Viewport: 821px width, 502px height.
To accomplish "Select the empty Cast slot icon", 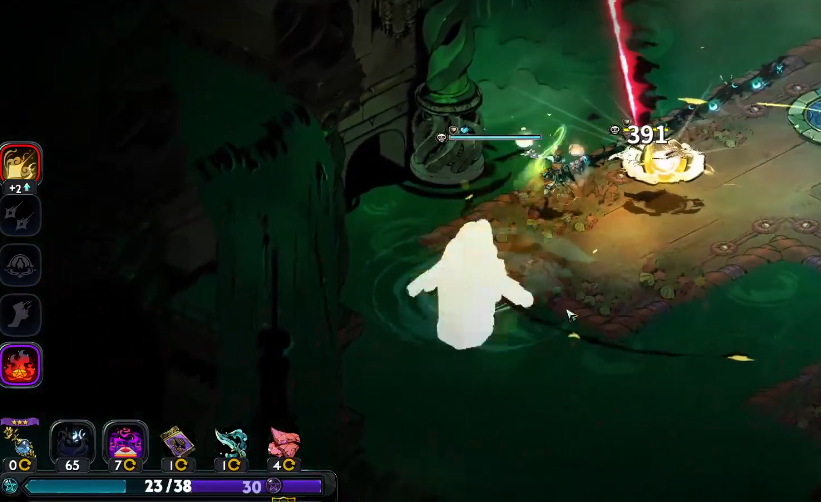I will 20,264.
